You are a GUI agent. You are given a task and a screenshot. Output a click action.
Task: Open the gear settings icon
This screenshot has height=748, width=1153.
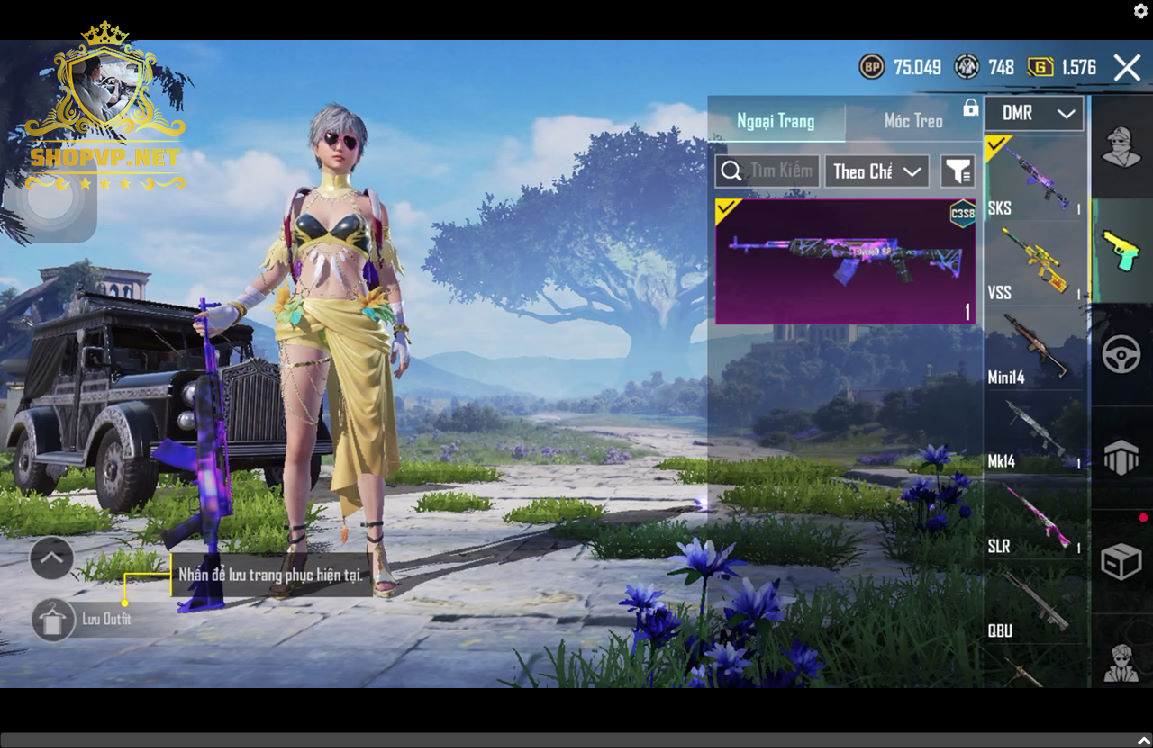[x=1141, y=11]
